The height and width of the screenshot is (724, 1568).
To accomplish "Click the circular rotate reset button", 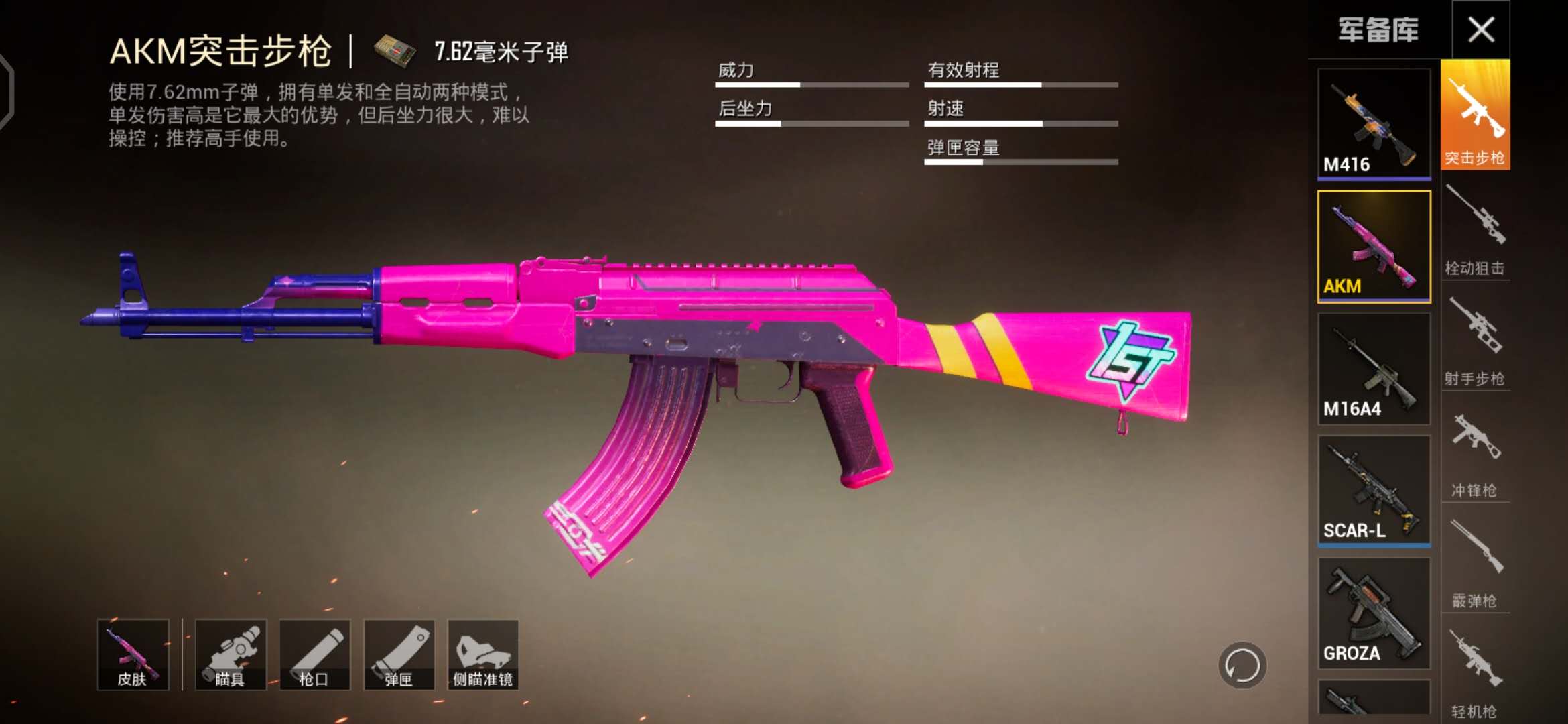I will (1242, 666).
